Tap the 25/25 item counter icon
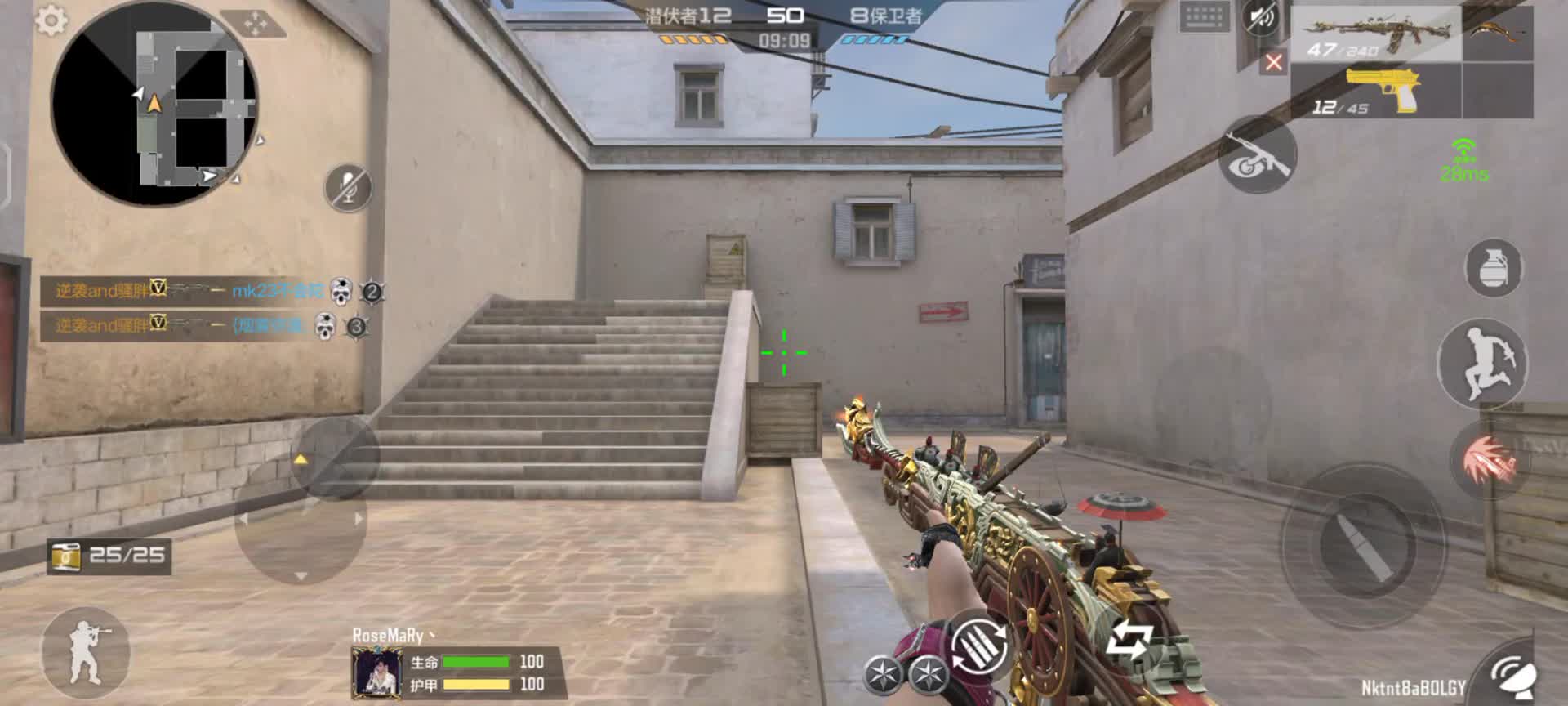Viewport: 1568px width, 706px height. (67, 556)
